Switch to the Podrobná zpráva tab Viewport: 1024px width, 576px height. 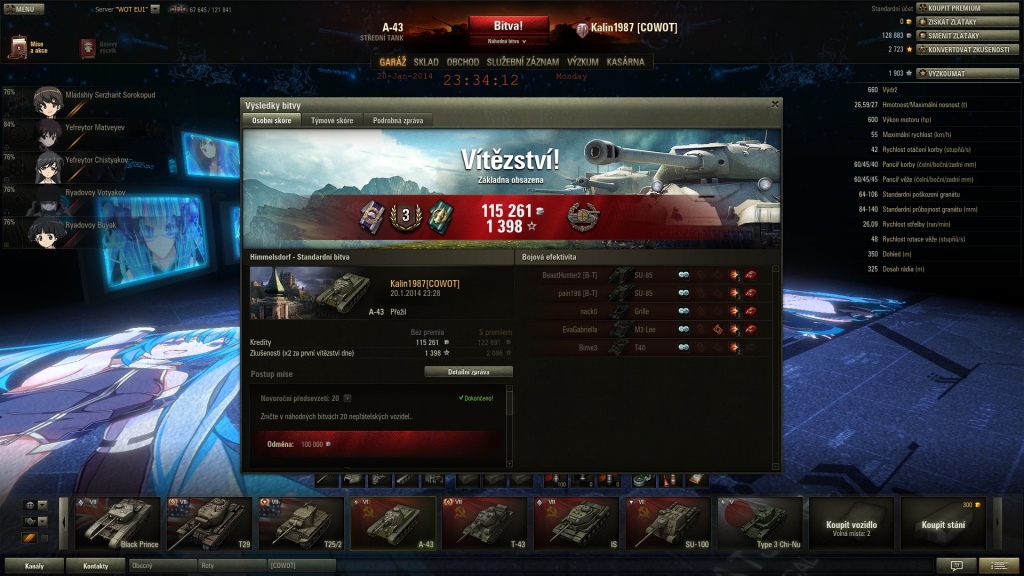(397, 120)
